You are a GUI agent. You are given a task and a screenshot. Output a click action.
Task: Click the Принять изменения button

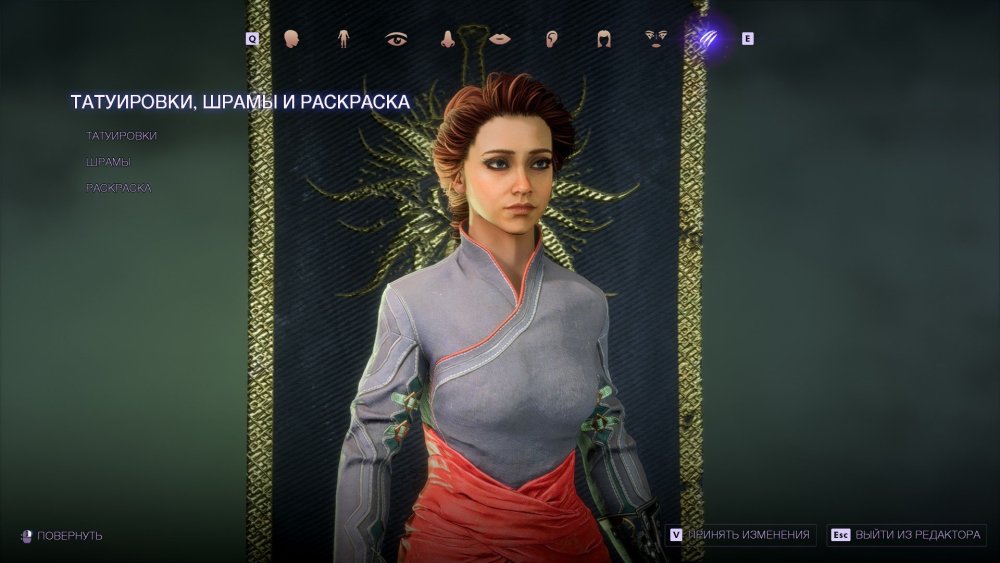tap(742, 535)
